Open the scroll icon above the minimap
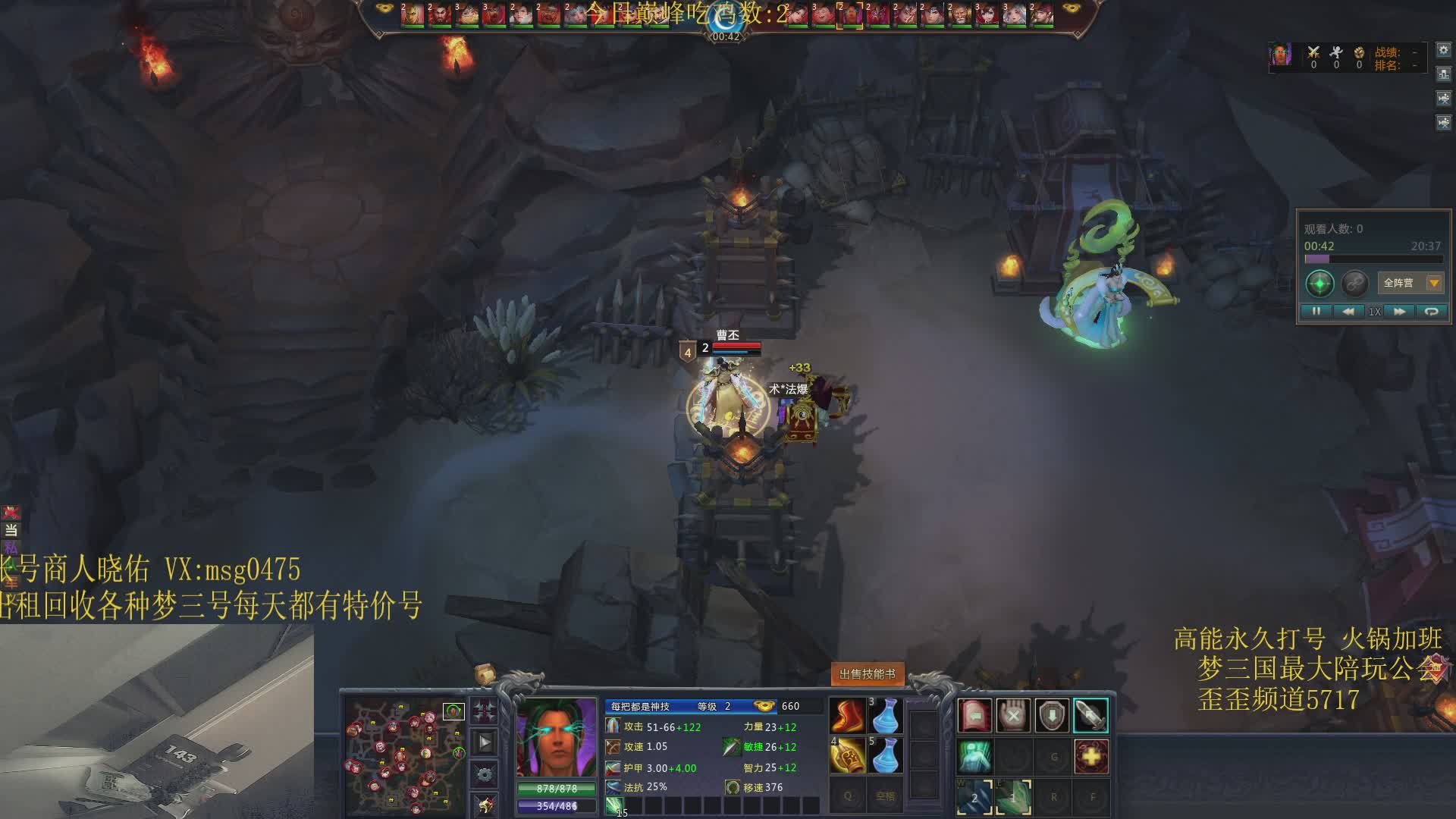 pyautogui.click(x=485, y=673)
